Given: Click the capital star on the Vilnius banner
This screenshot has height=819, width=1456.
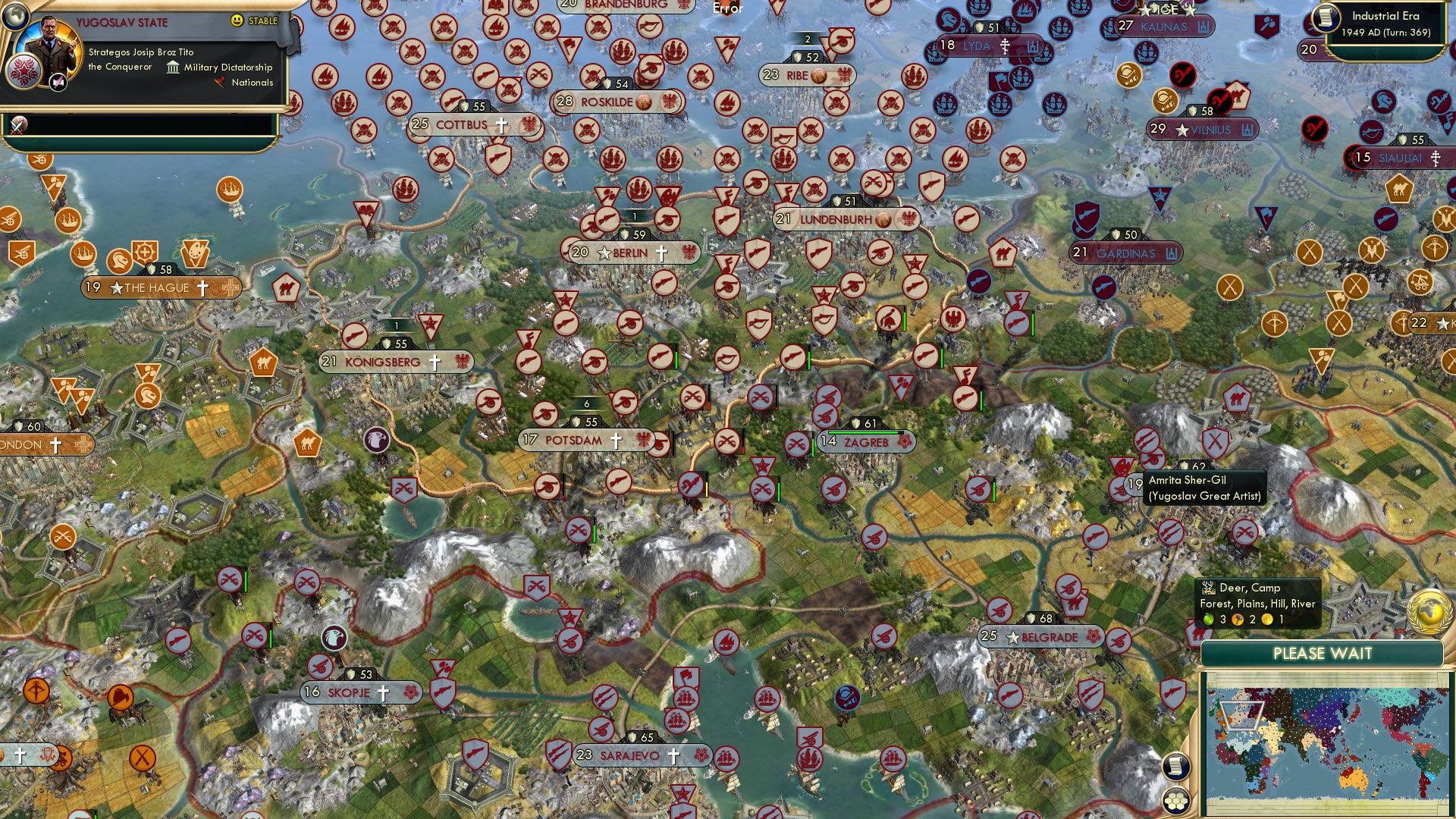Looking at the screenshot, I should pos(1181,130).
